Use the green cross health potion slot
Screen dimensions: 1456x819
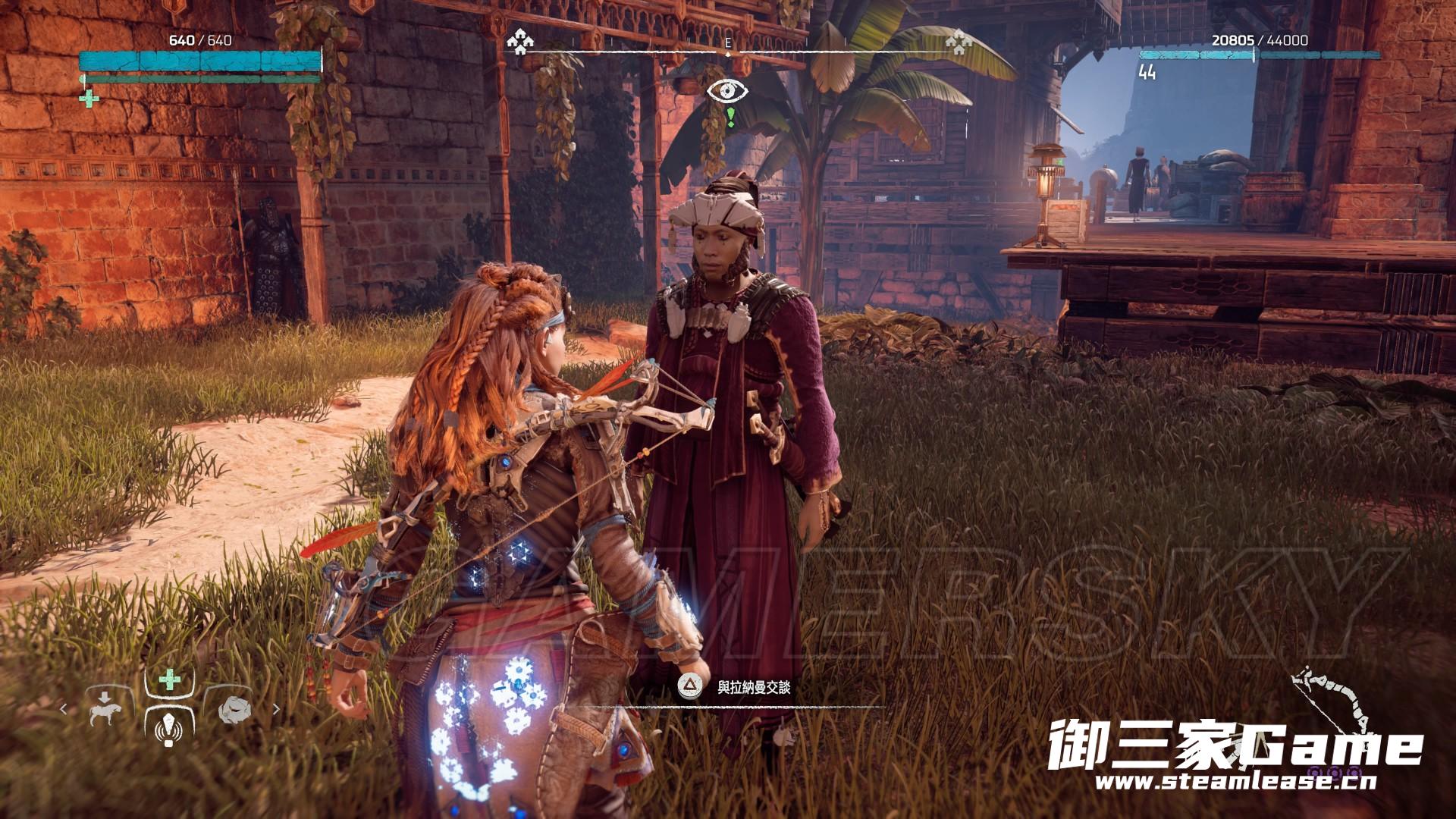pos(169,681)
